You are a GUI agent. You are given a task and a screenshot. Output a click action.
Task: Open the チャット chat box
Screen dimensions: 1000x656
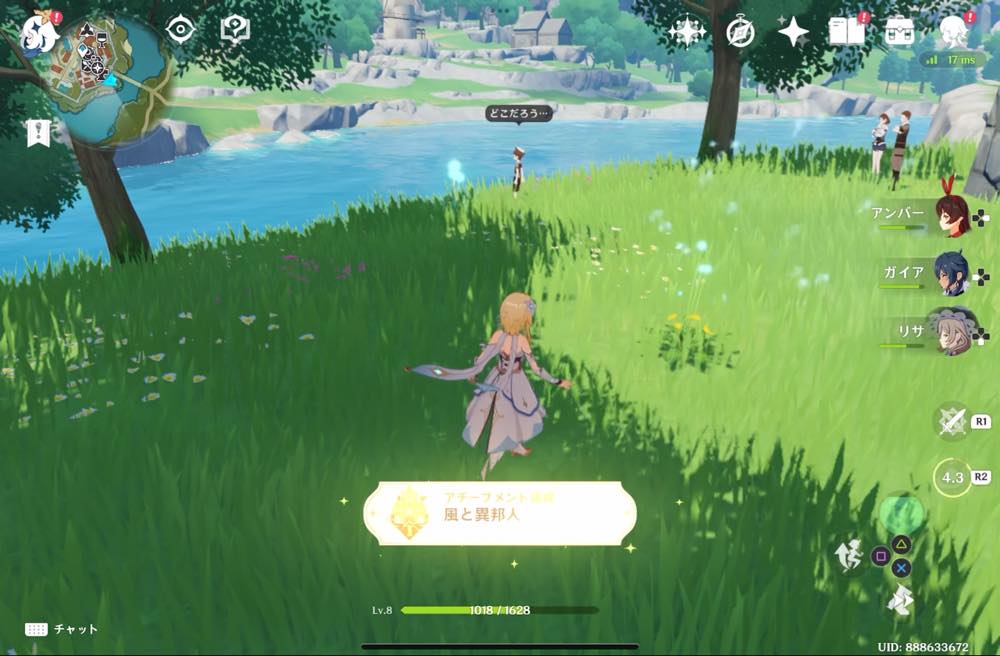(x=62, y=629)
